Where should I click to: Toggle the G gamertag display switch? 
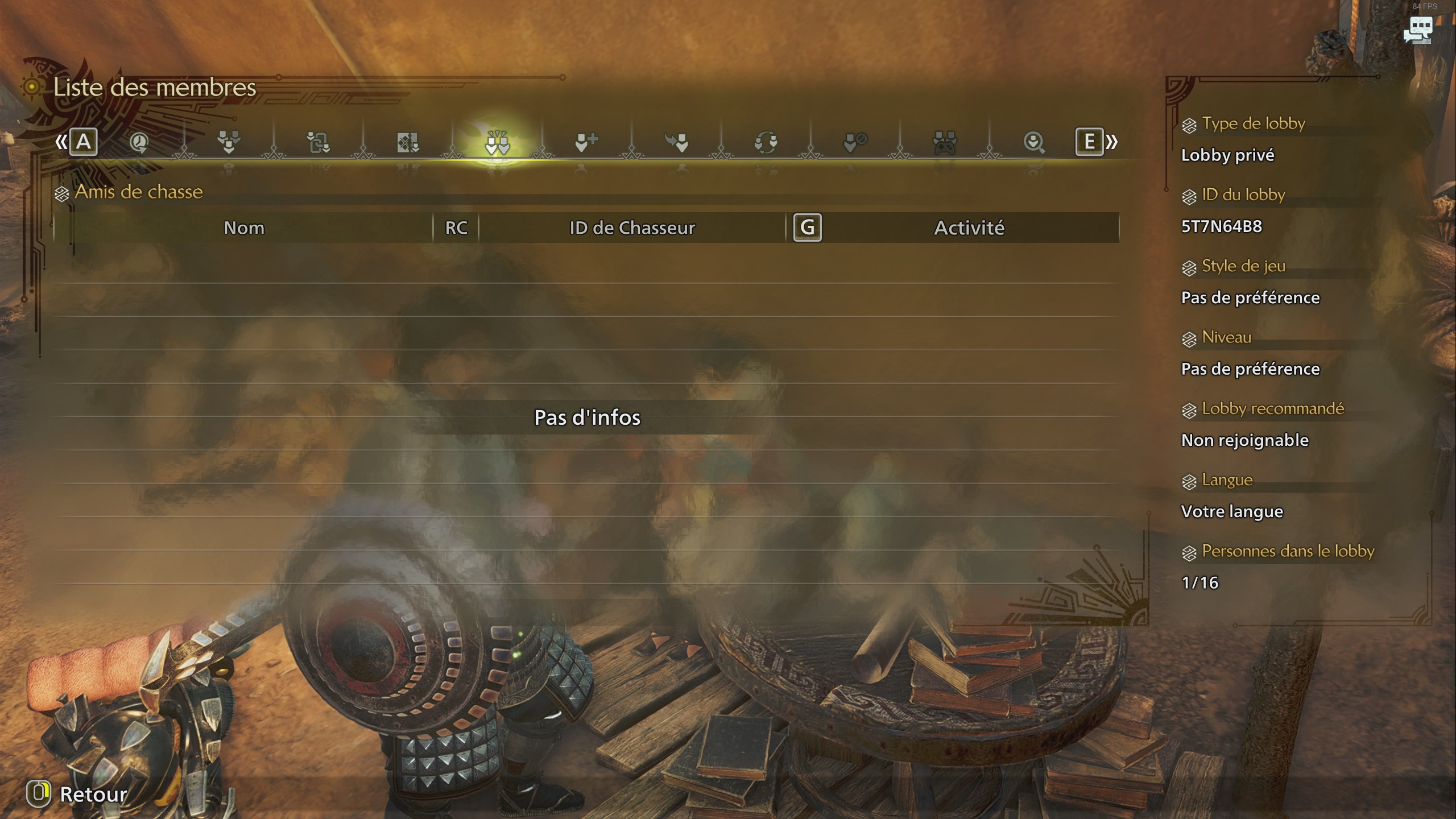[x=808, y=228]
